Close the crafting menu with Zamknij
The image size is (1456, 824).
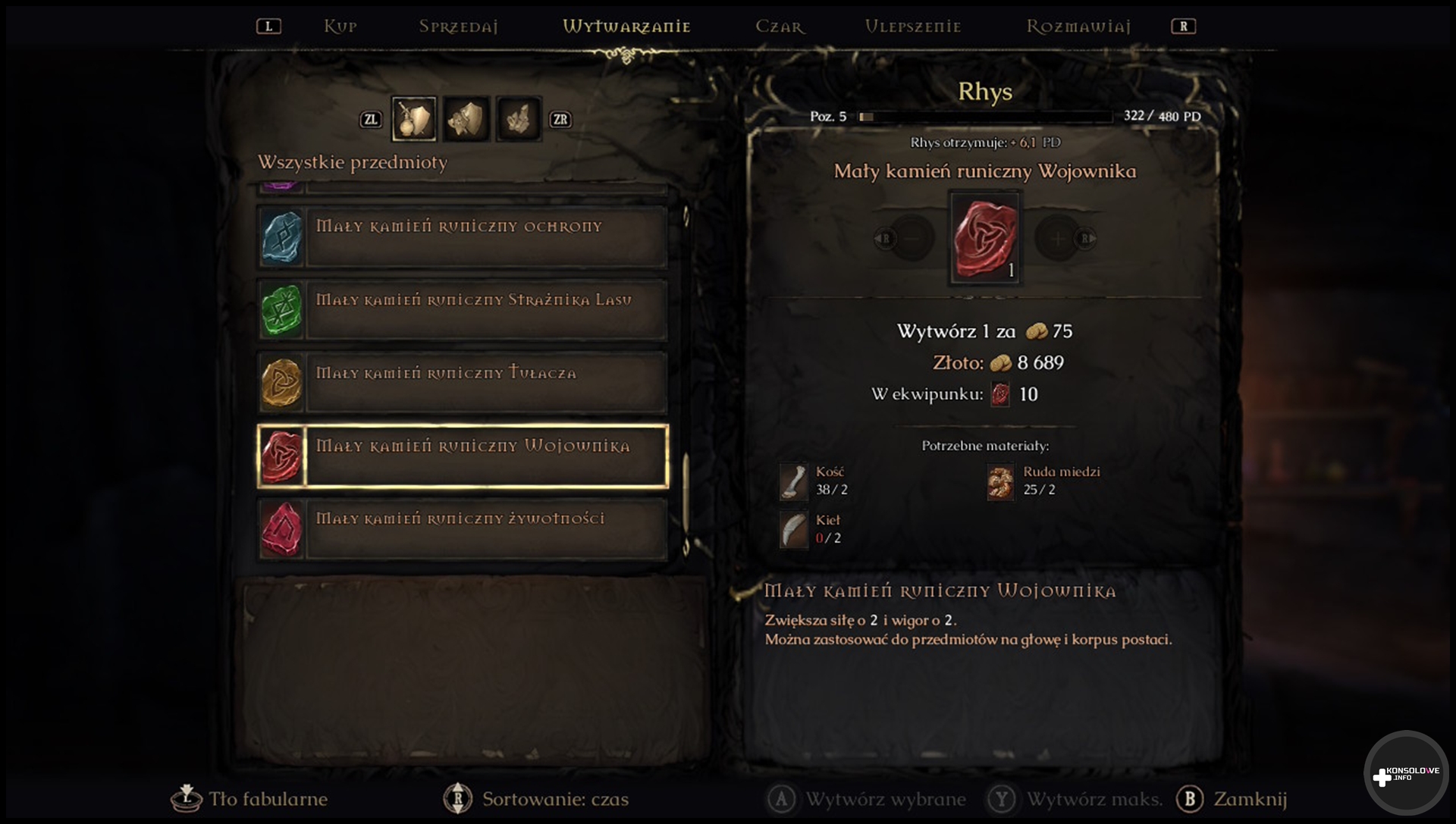coord(1232,799)
